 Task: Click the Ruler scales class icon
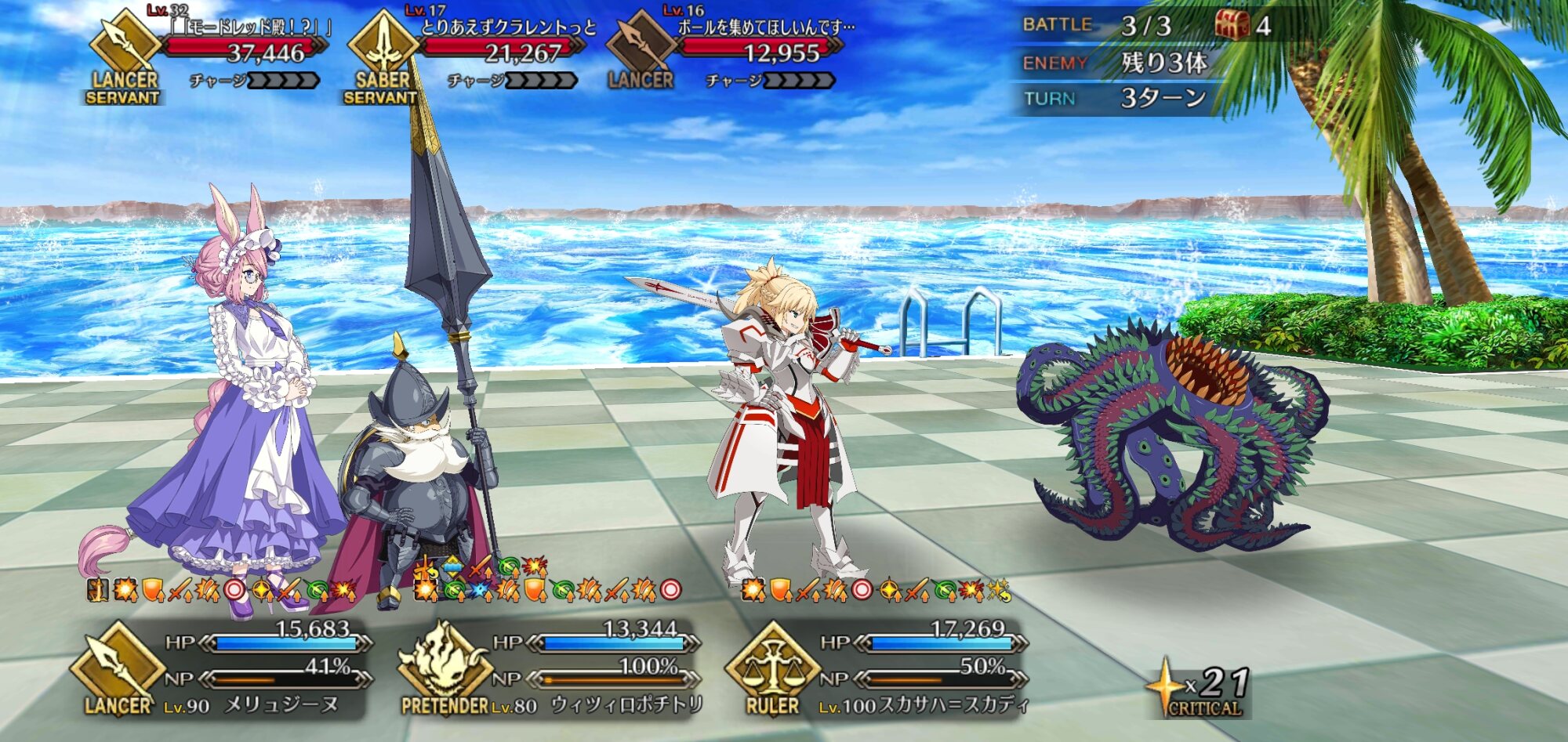coord(772,664)
